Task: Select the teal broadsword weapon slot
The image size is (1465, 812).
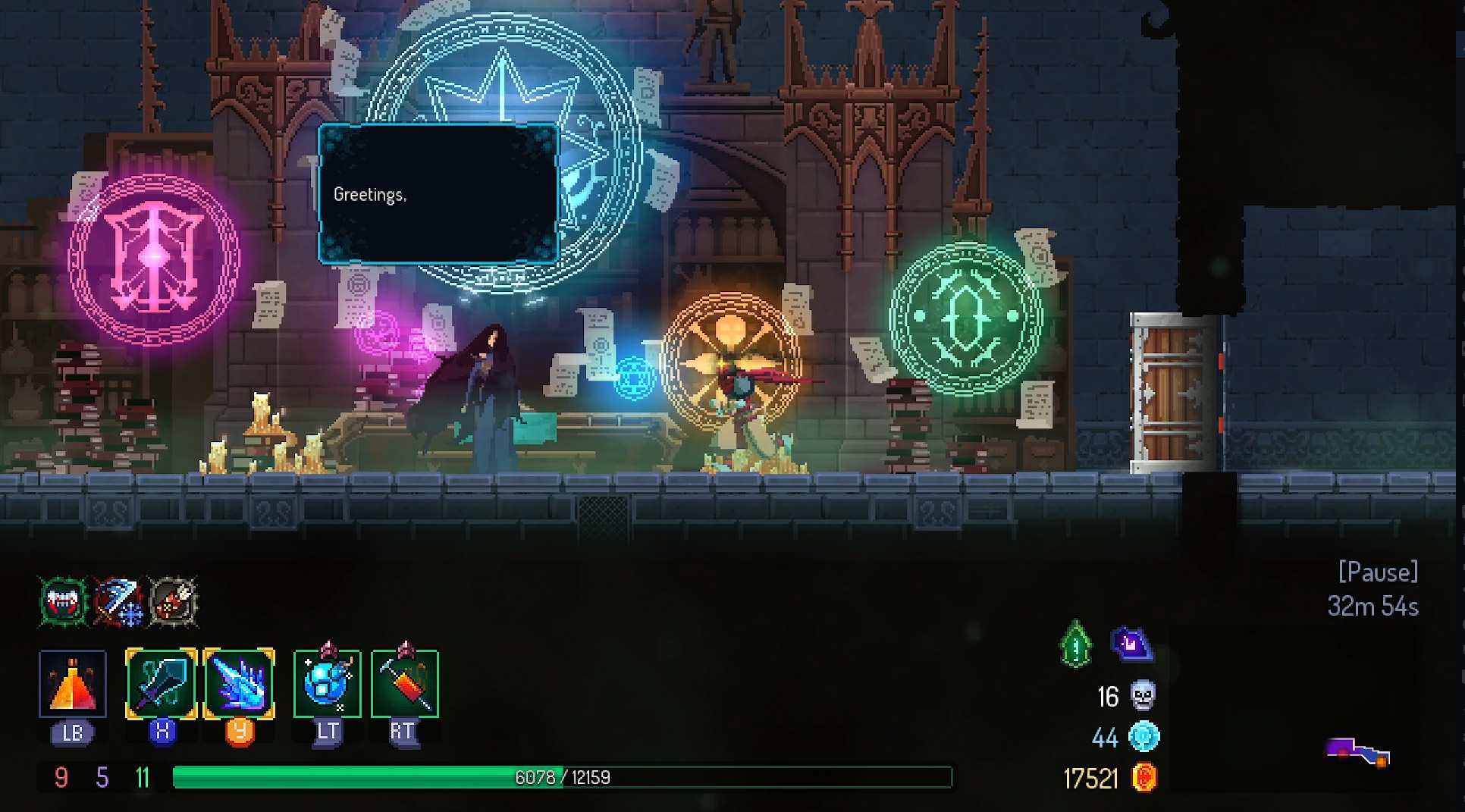Action: [162, 684]
